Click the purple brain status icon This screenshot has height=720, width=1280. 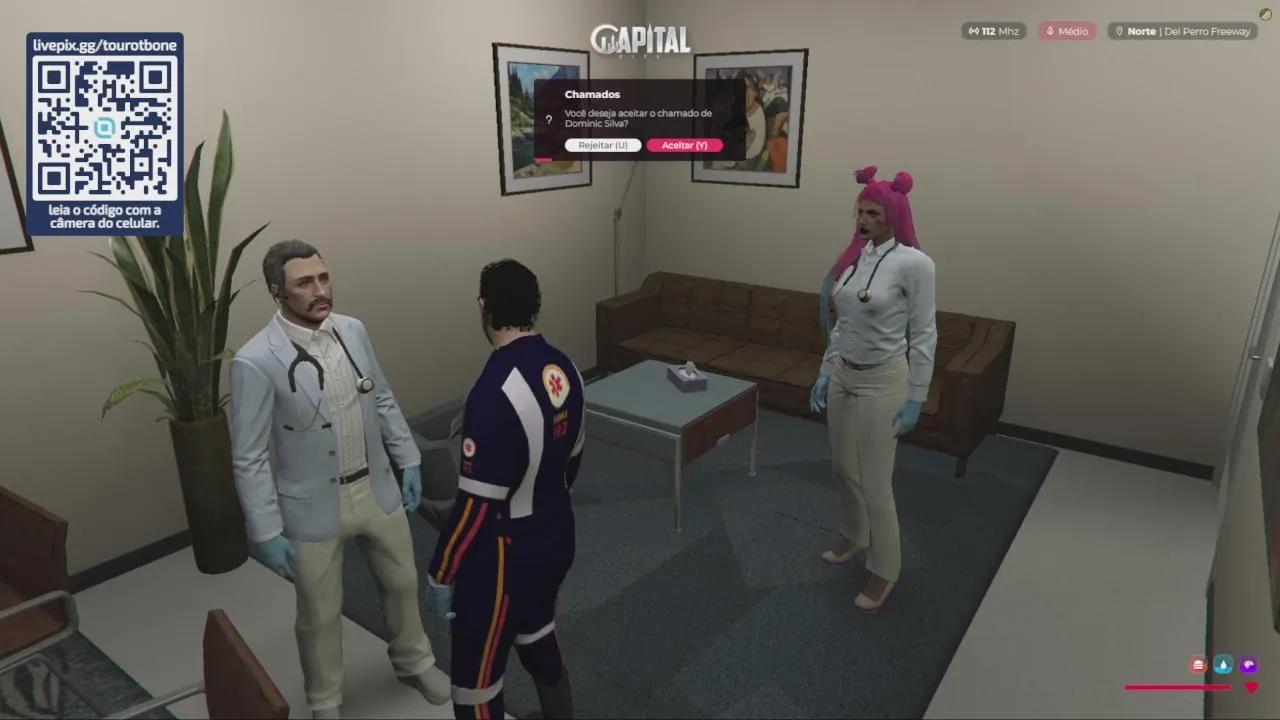pos(1248,665)
